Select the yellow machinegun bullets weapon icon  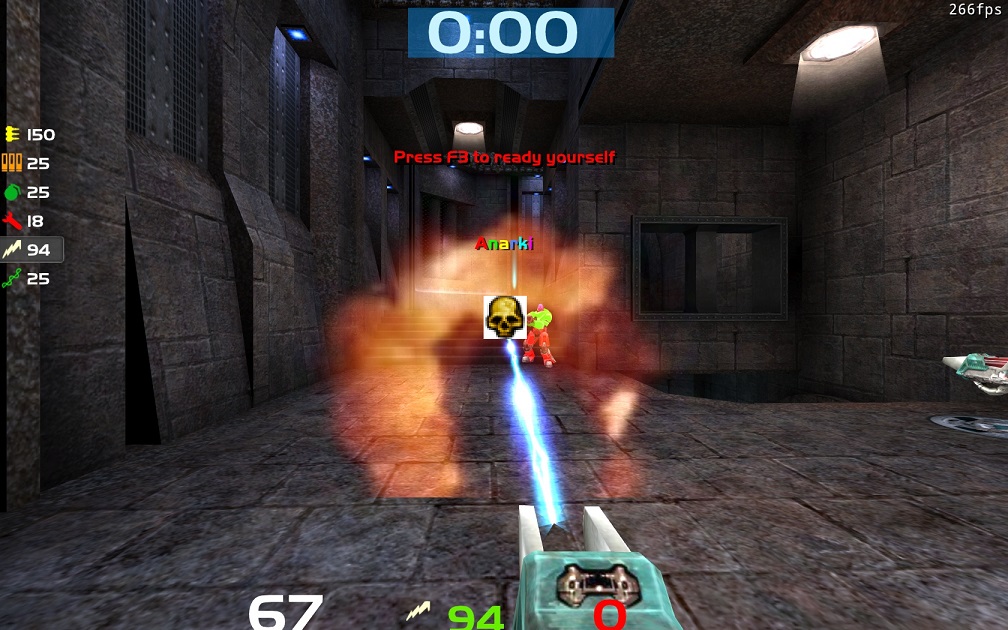click(x=12, y=134)
